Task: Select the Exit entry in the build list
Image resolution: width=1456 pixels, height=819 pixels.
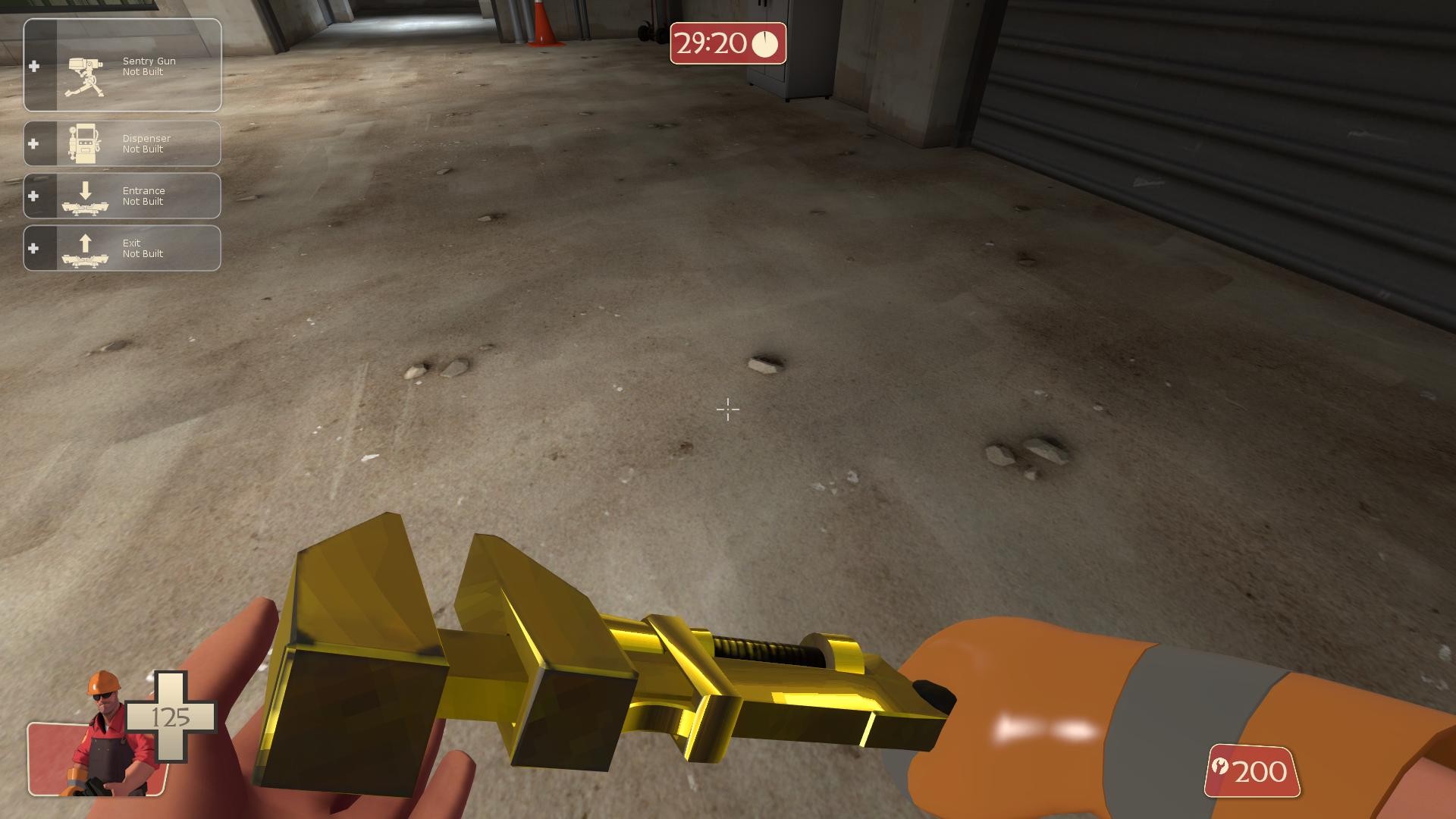Action: pyautogui.click(x=121, y=248)
